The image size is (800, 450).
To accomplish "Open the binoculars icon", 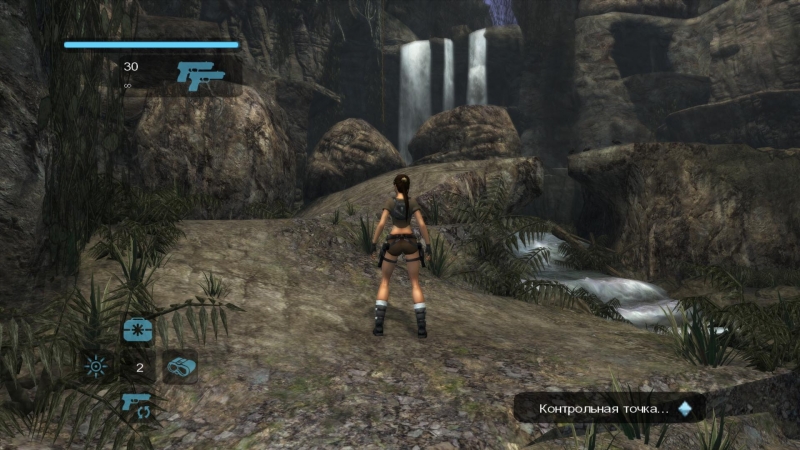I will click(x=180, y=367).
